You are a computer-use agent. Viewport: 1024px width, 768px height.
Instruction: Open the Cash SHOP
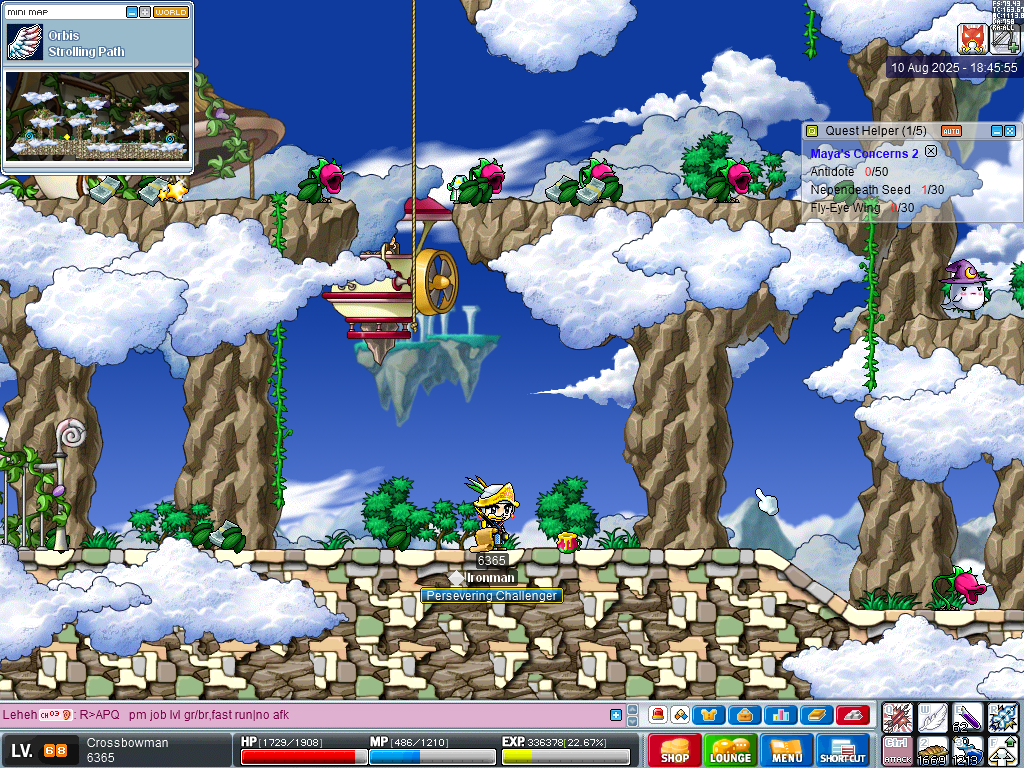[675, 750]
